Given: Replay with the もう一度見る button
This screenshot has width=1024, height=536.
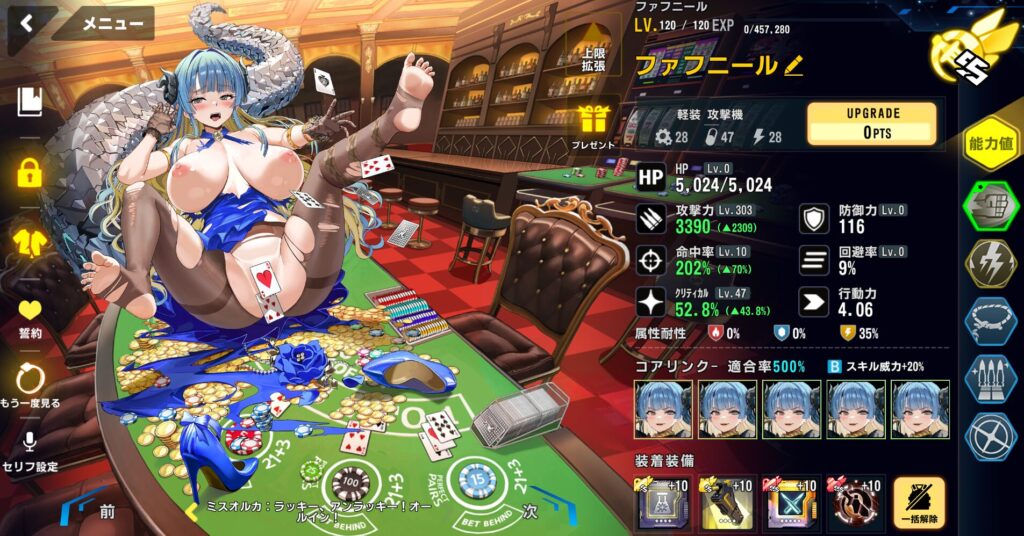Looking at the screenshot, I should 30,386.
